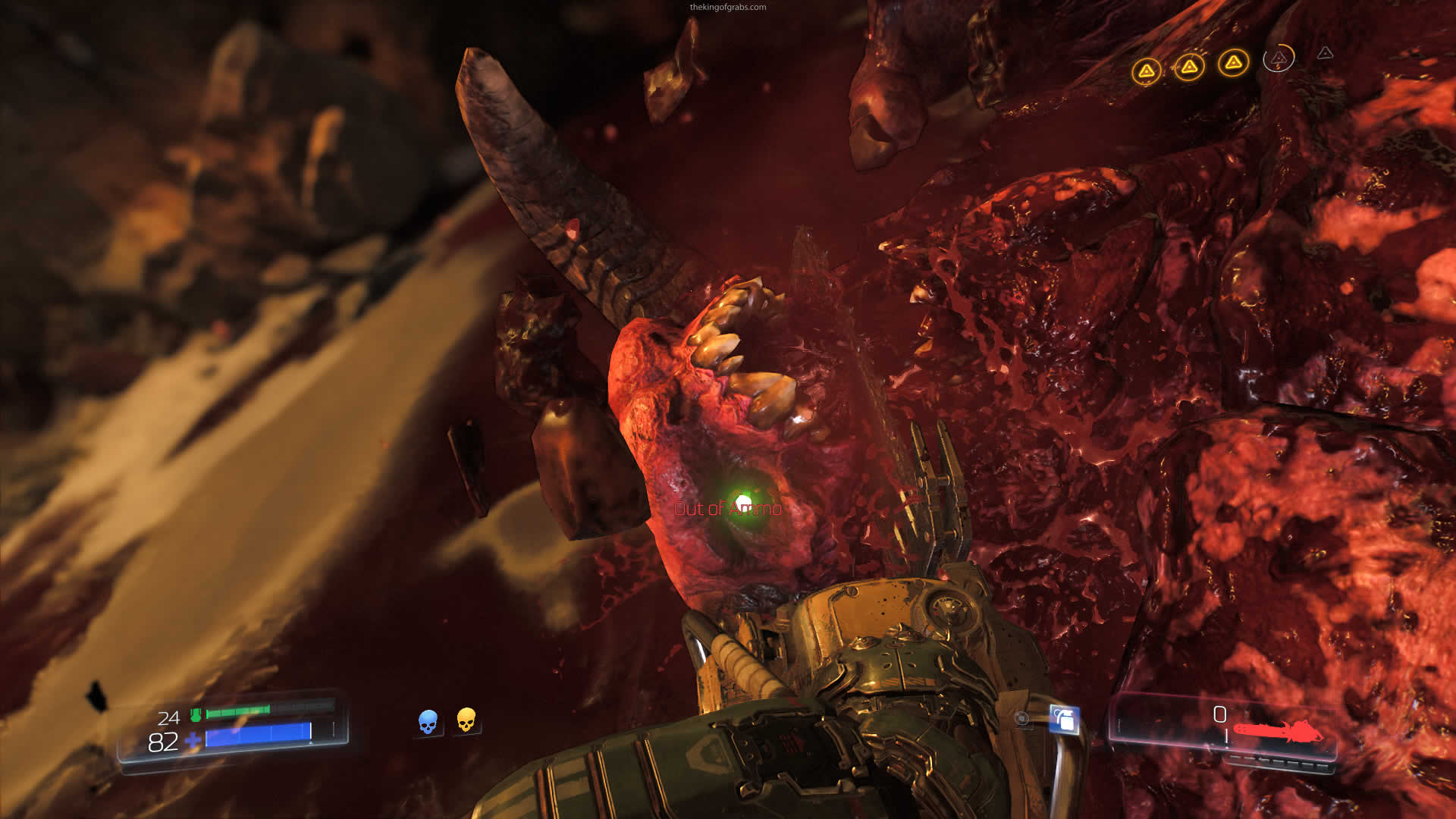Click the red chainsaw weapon icon
The width and height of the screenshot is (1456, 819).
click(x=1277, y=733)
